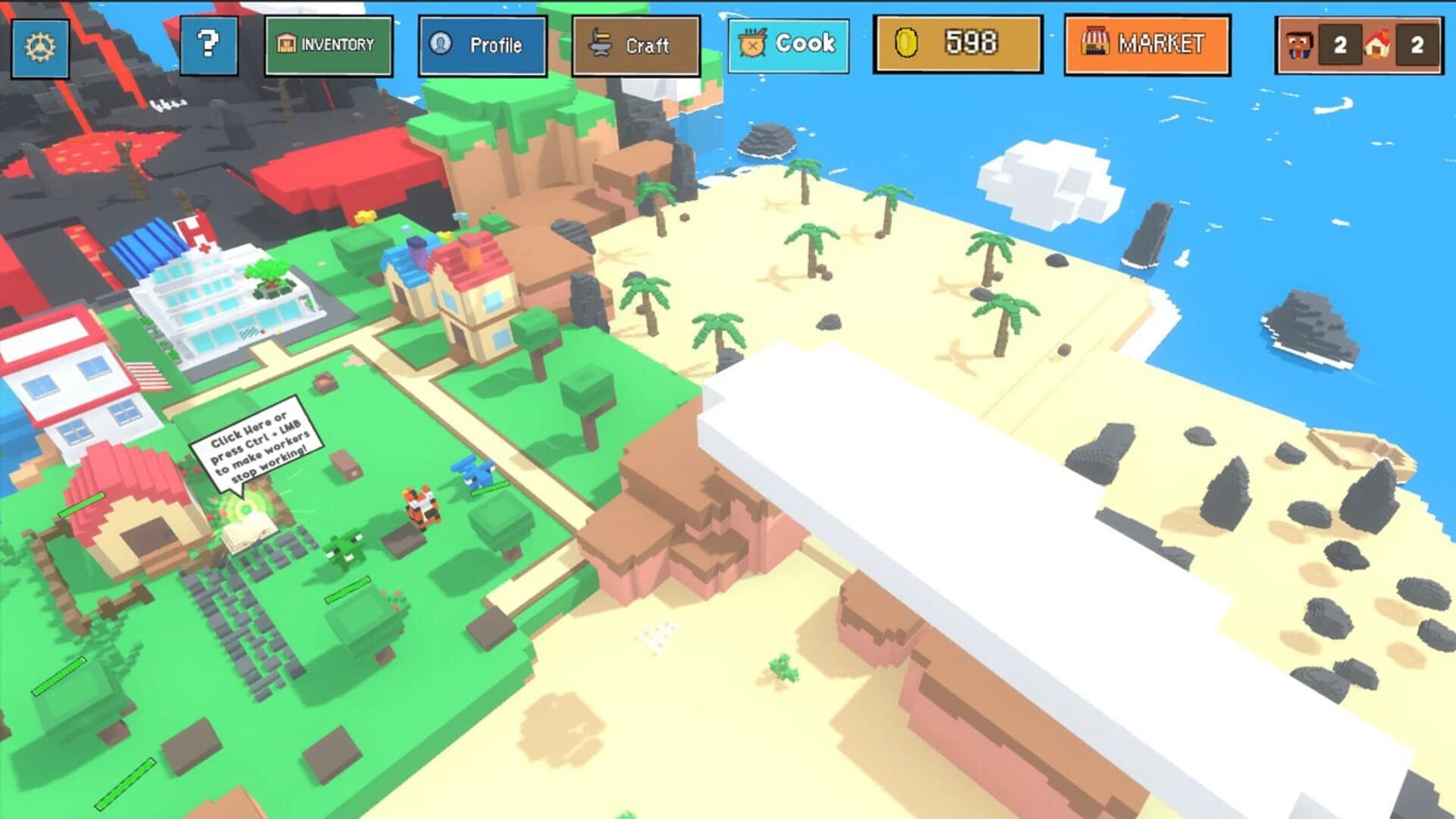Open the Profile screen
The height and width of the screenshot is (819, 1456).
click(482, 45)
